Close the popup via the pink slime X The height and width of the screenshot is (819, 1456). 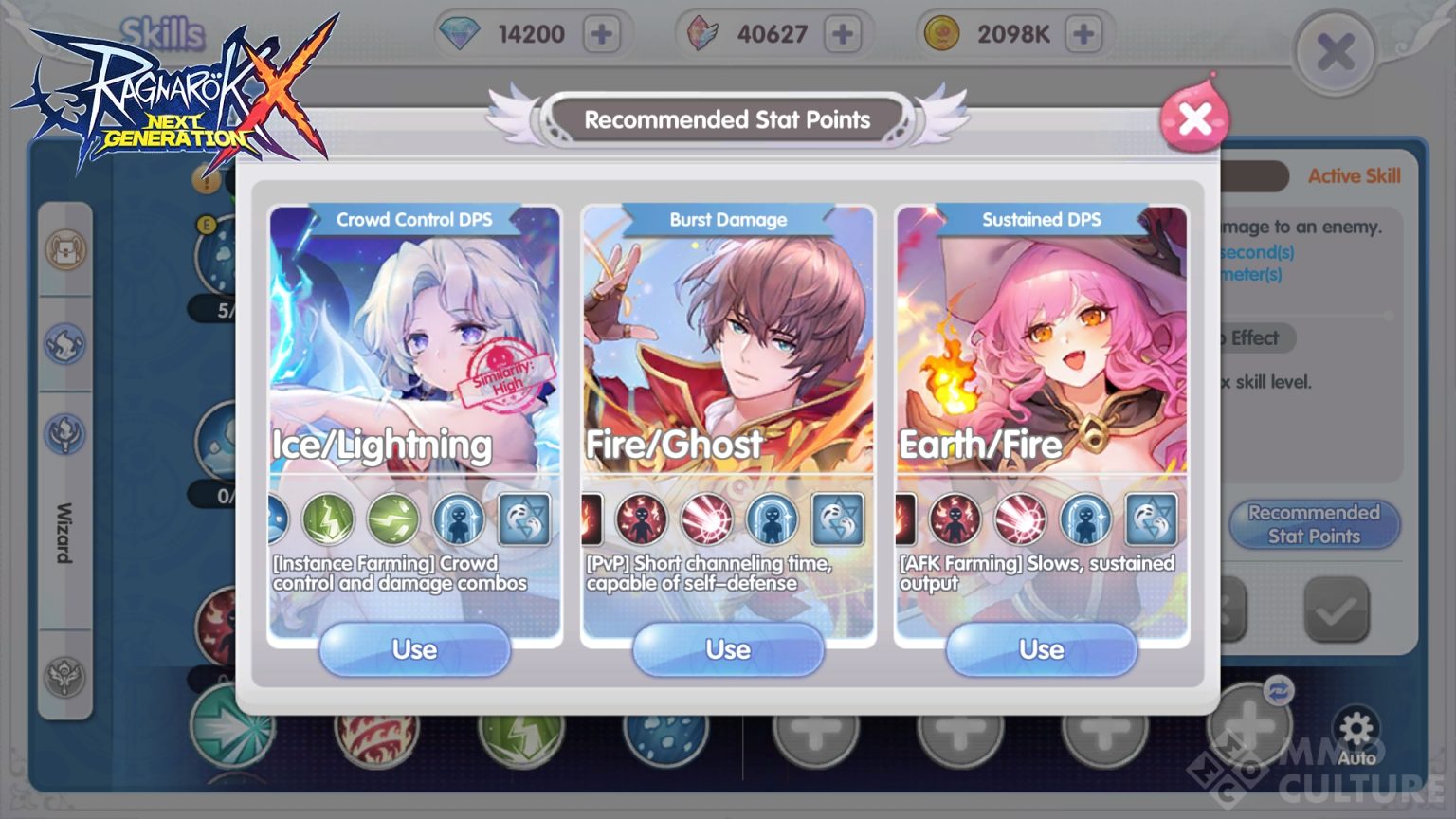point(1196,116)
